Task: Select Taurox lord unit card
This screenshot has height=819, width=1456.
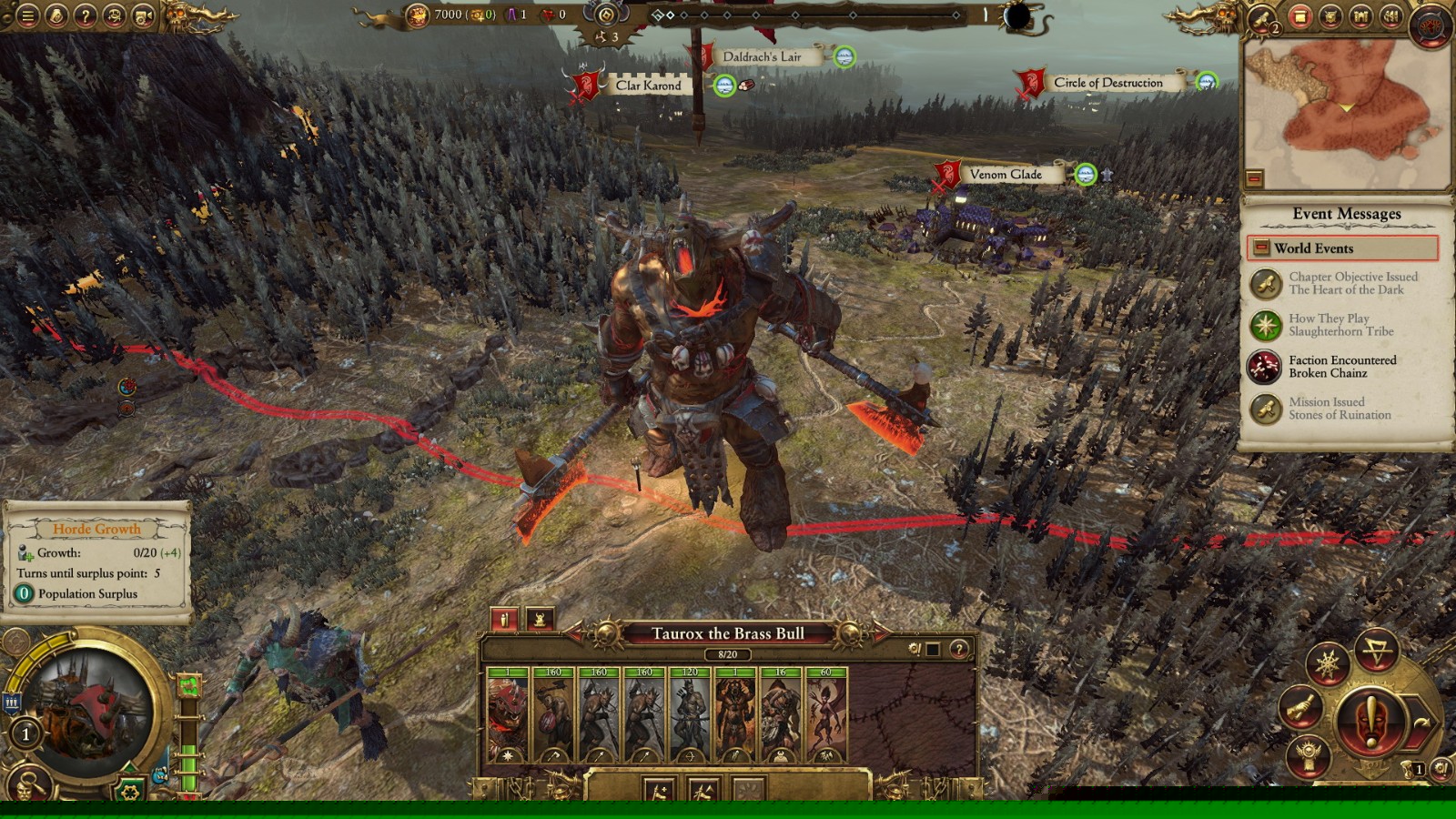Action: [508, 715]
